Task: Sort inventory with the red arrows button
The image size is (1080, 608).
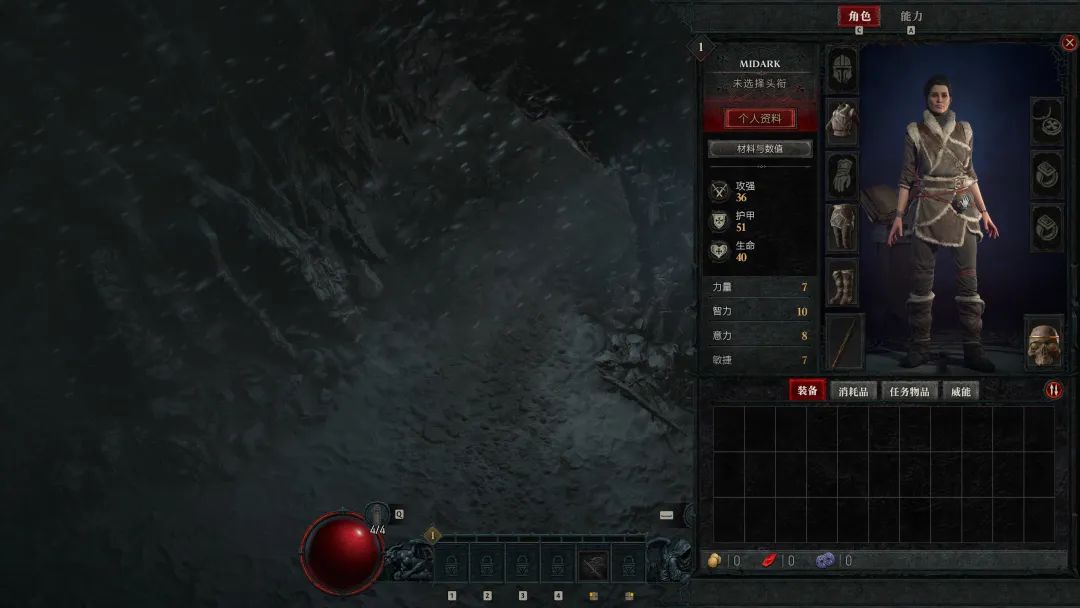Action: [1053, 390]
